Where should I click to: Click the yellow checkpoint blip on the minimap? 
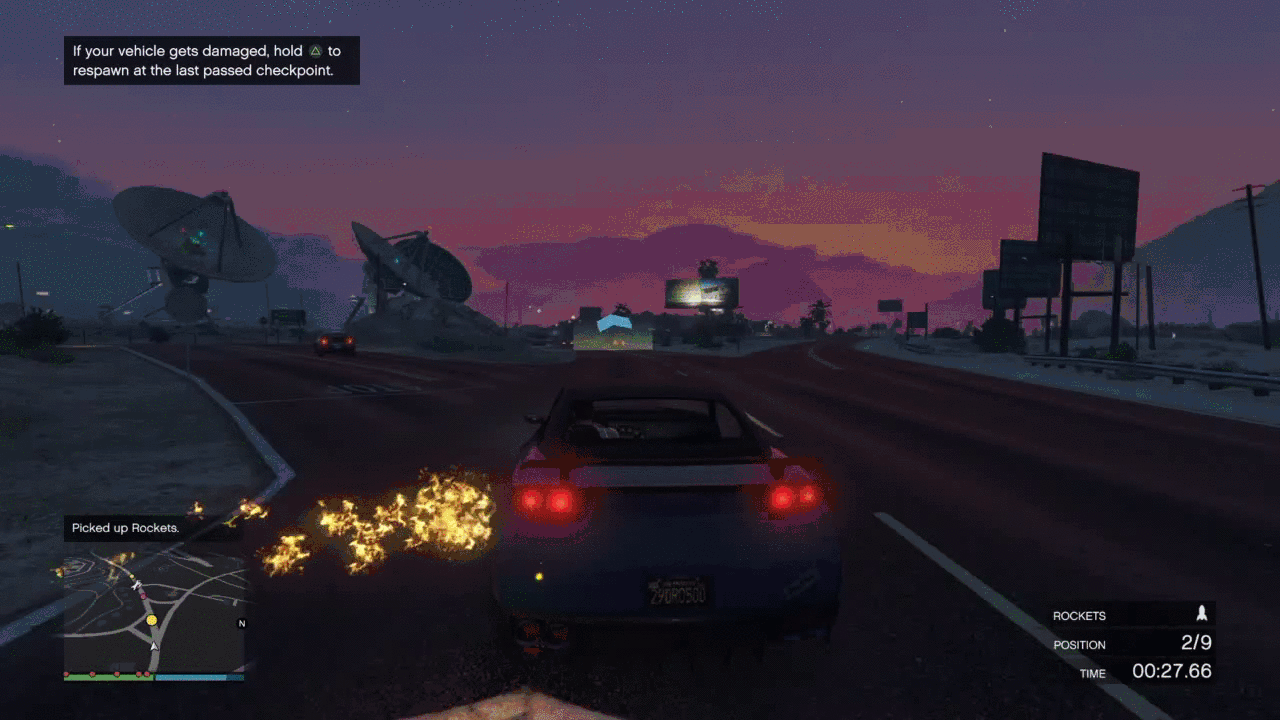point(152,620)
